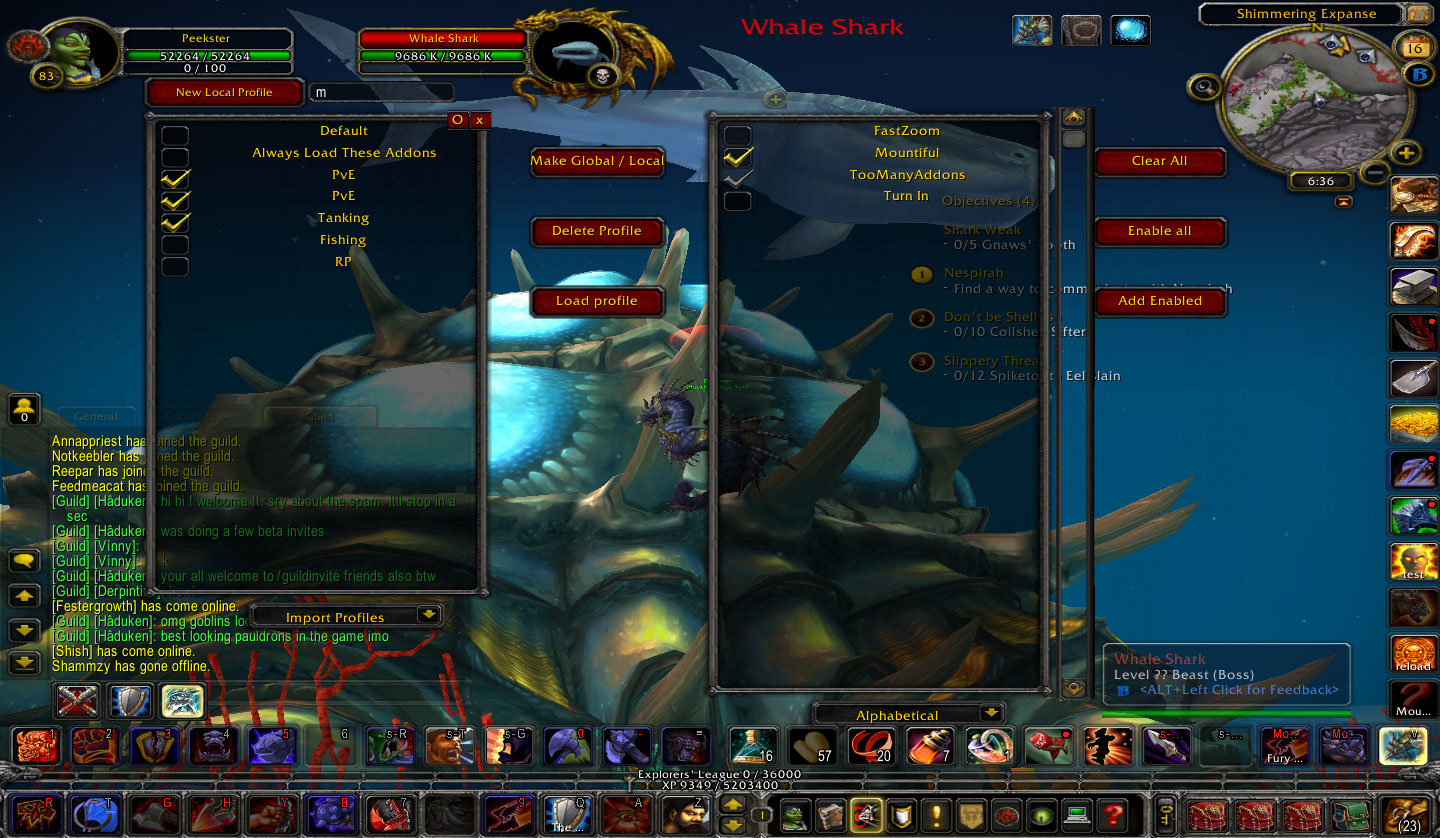Open the game menu computer icon
1440x838 pixels.
[1080, 815]
